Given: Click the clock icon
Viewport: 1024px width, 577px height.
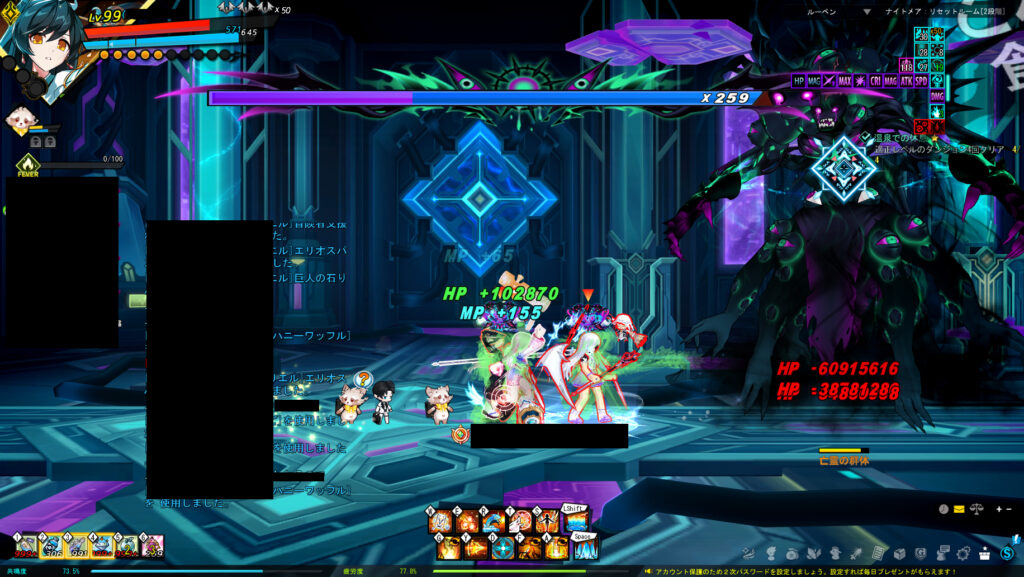Looking at the screenshot, I should pos(944,509).
